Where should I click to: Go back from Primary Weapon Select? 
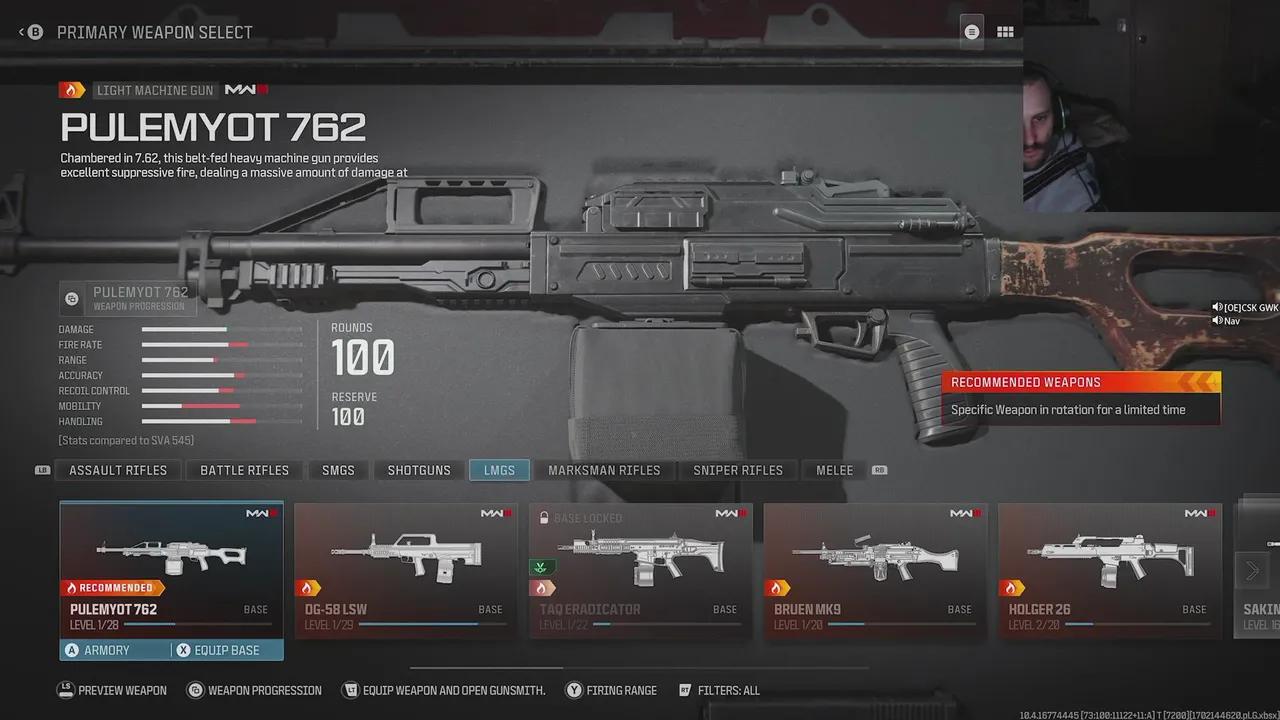tap(30, 32)
